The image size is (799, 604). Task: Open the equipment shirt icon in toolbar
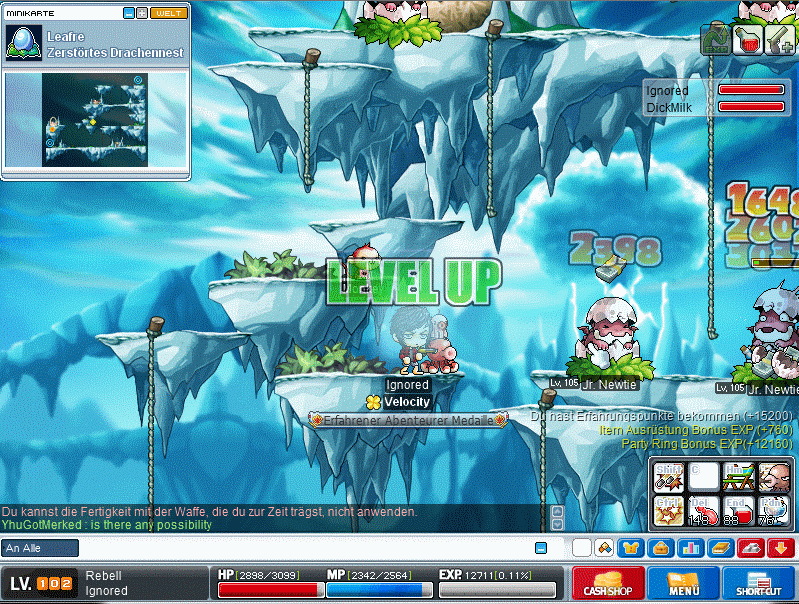tap(630, 548)
